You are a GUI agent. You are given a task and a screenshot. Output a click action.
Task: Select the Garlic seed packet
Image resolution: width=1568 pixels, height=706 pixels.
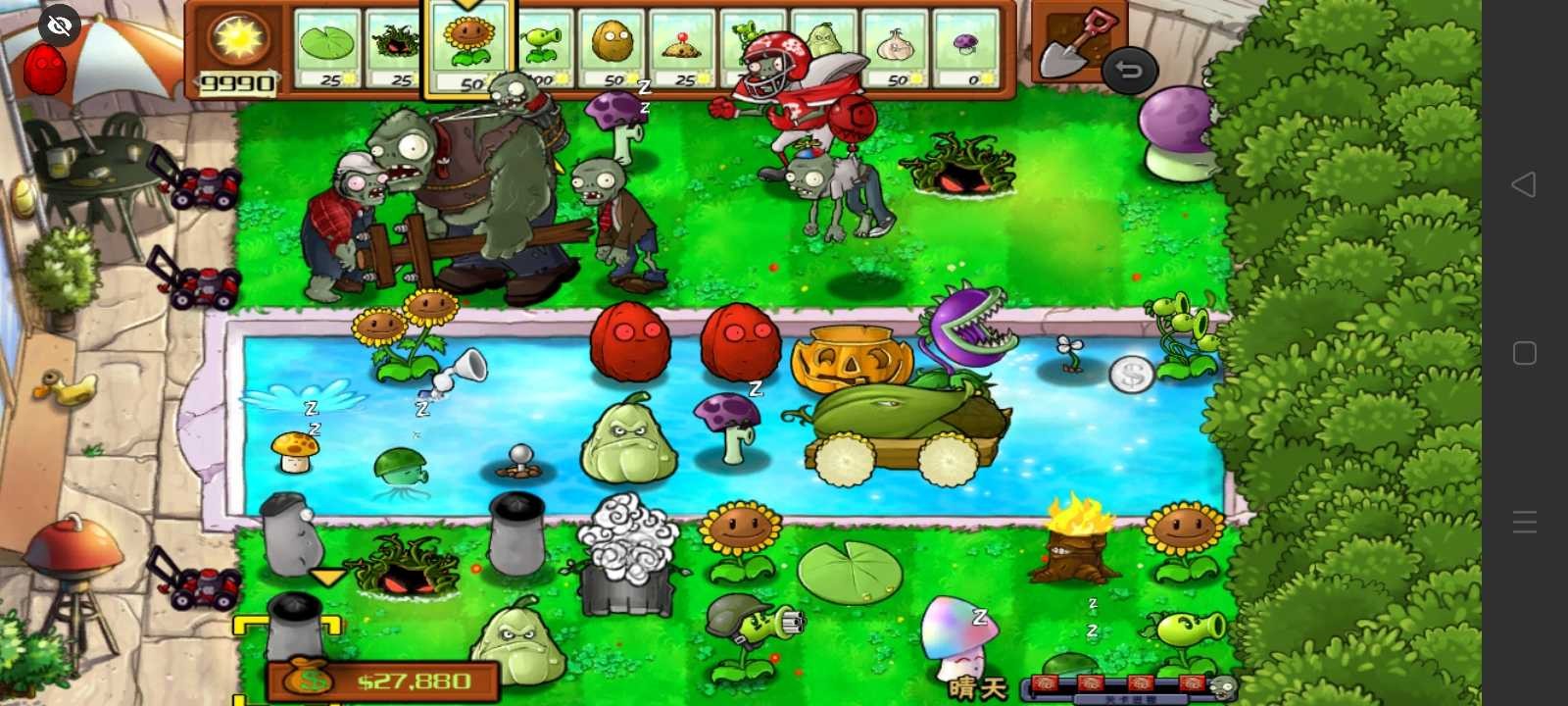(x=897, y=44)
